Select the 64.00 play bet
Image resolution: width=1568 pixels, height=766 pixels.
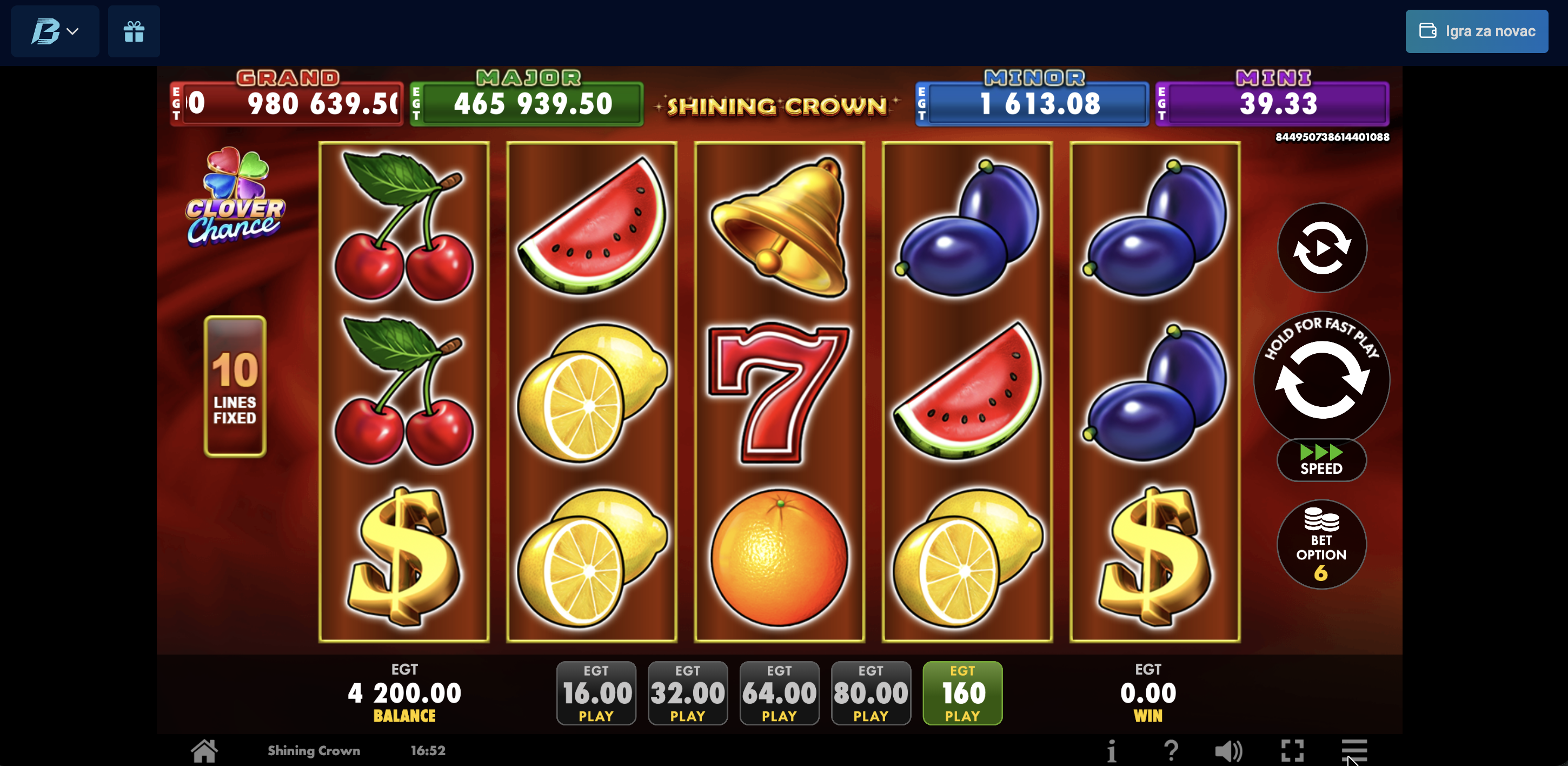click(779, 693)
